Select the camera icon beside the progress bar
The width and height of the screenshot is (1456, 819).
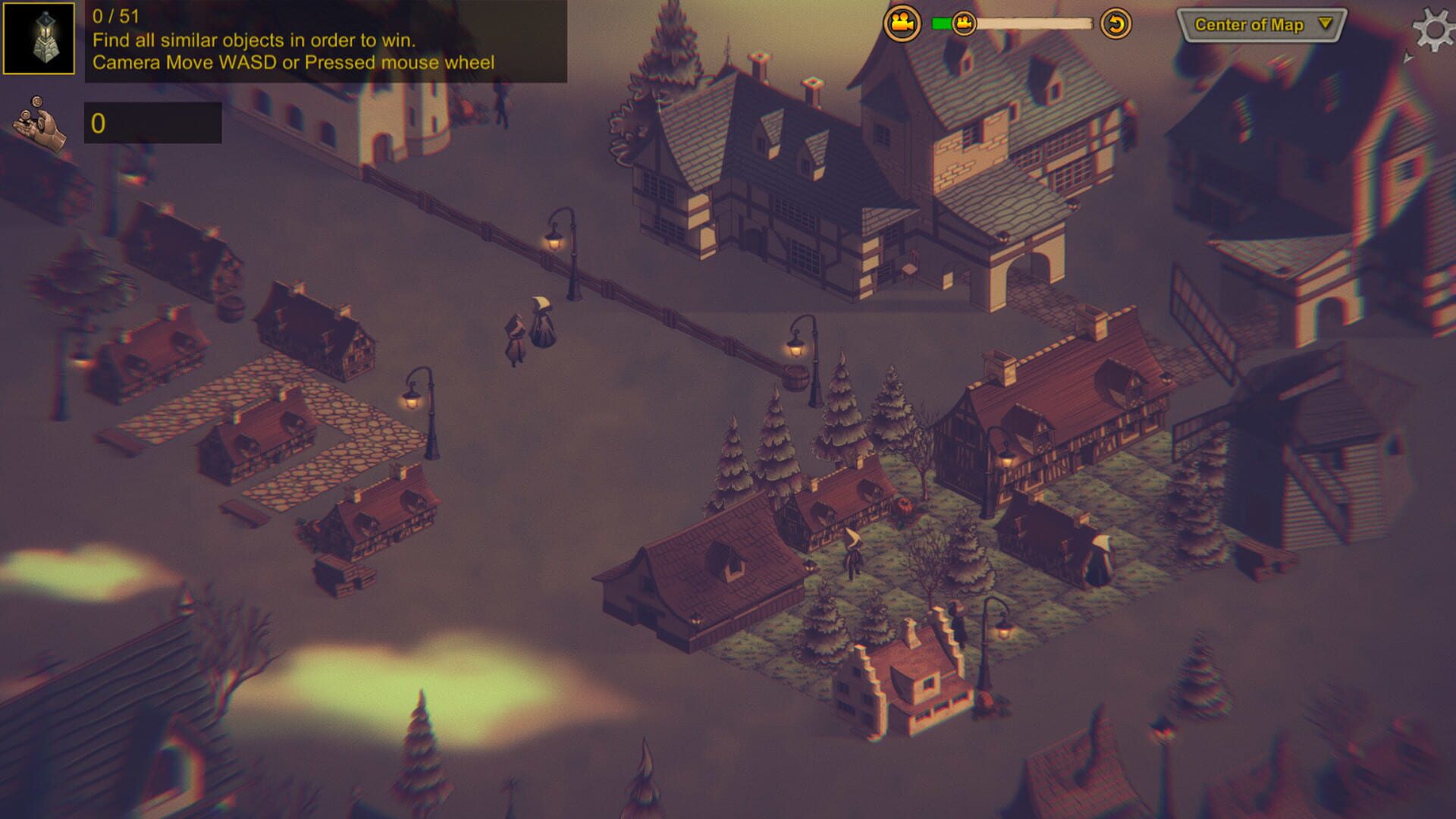(x=902, y=22)
